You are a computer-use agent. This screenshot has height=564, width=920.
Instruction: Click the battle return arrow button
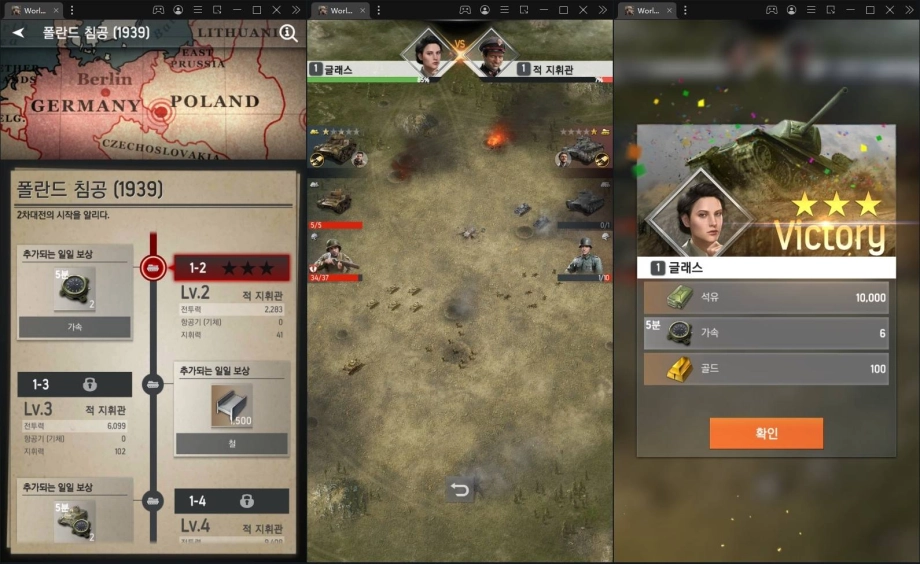click(459, 490)
